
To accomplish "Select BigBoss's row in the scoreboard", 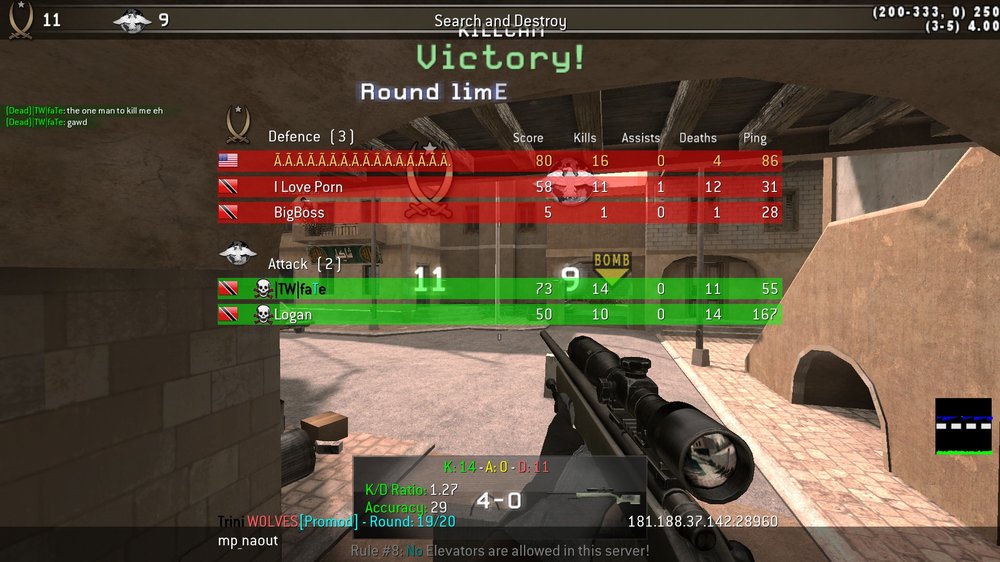I will coord(499,213).
